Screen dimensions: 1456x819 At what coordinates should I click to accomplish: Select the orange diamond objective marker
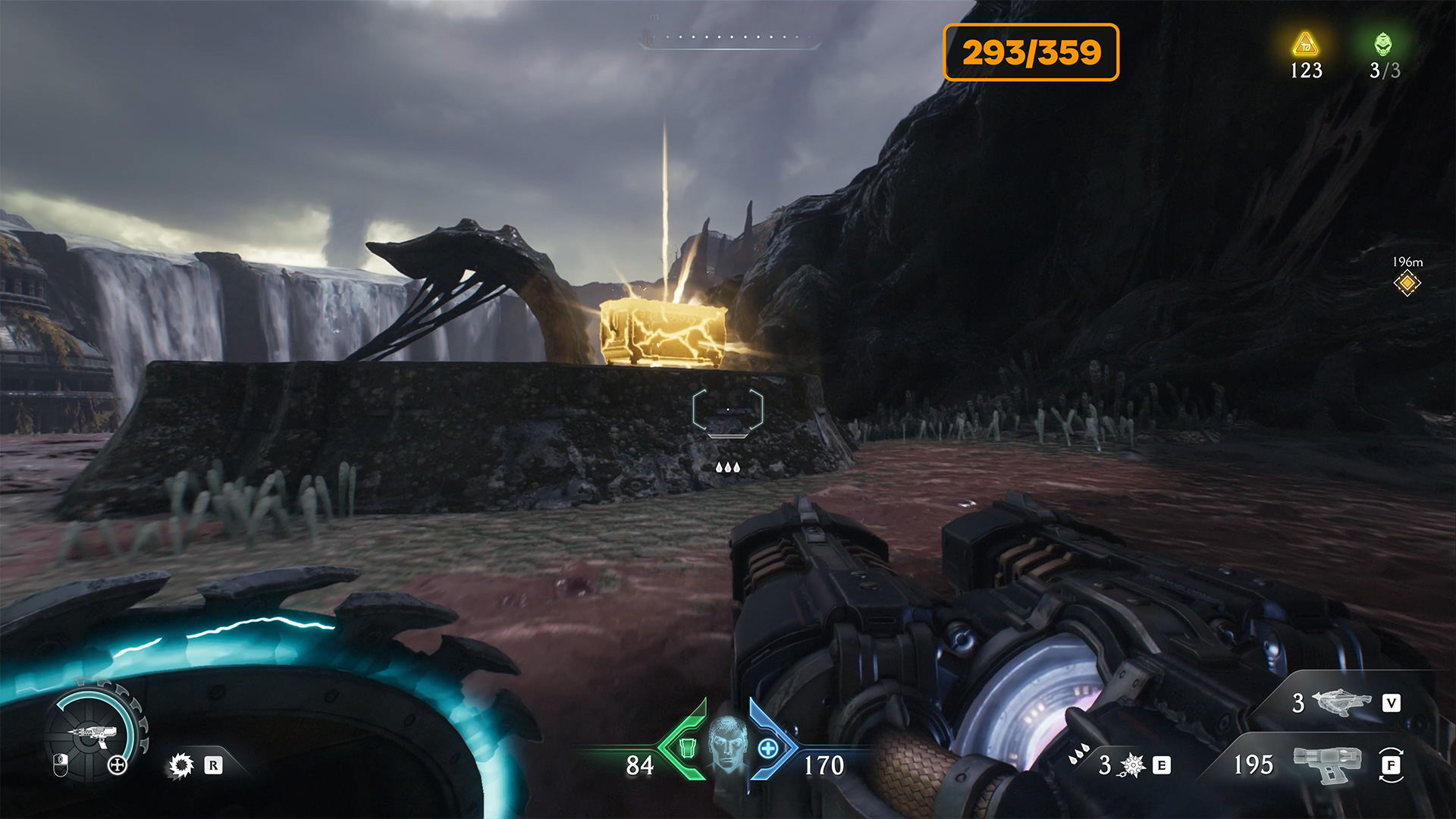coord(1407,284)
